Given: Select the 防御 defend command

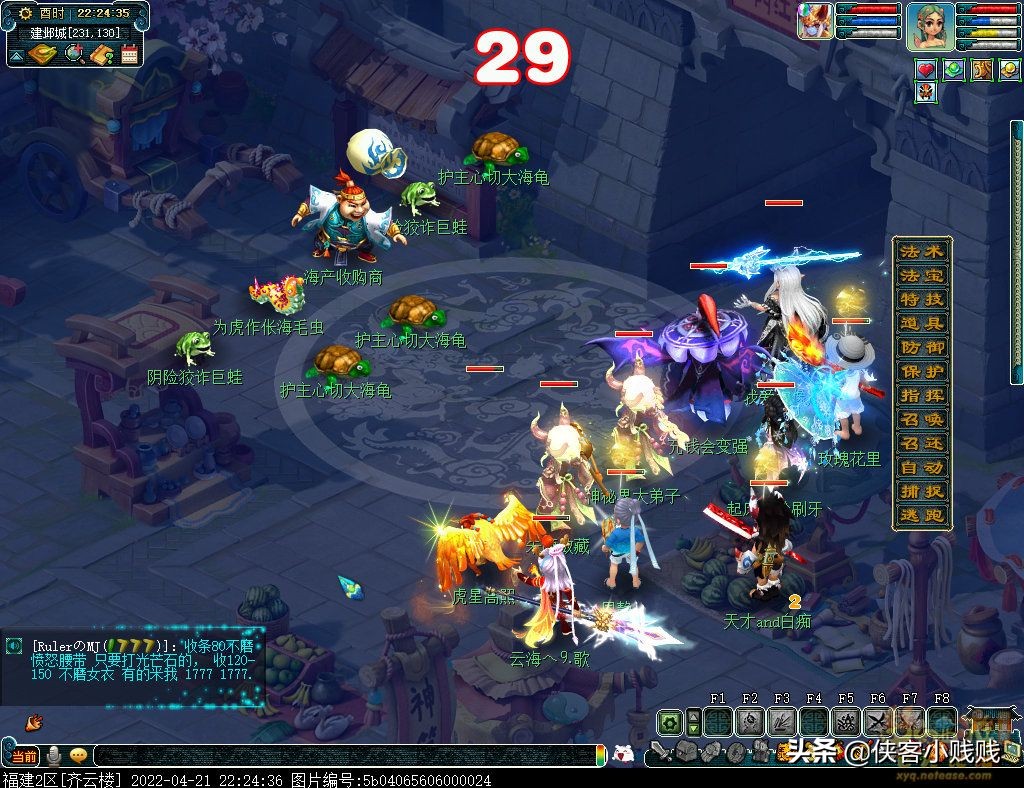Looking at the screenshot, I should [x=921, y=347].
